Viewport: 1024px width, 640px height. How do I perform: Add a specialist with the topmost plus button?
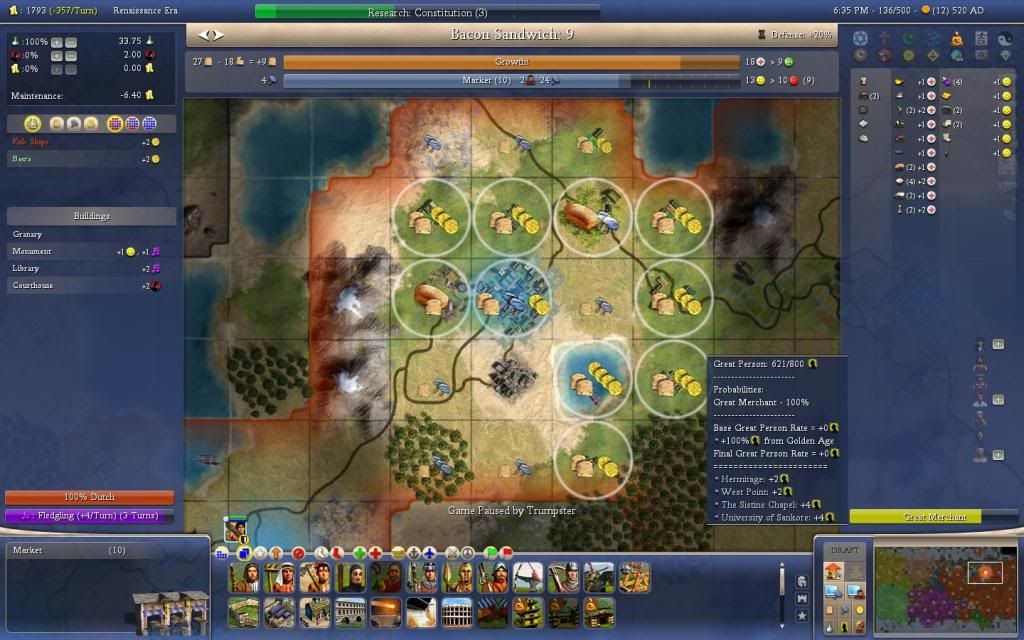(x=997, y=344)
